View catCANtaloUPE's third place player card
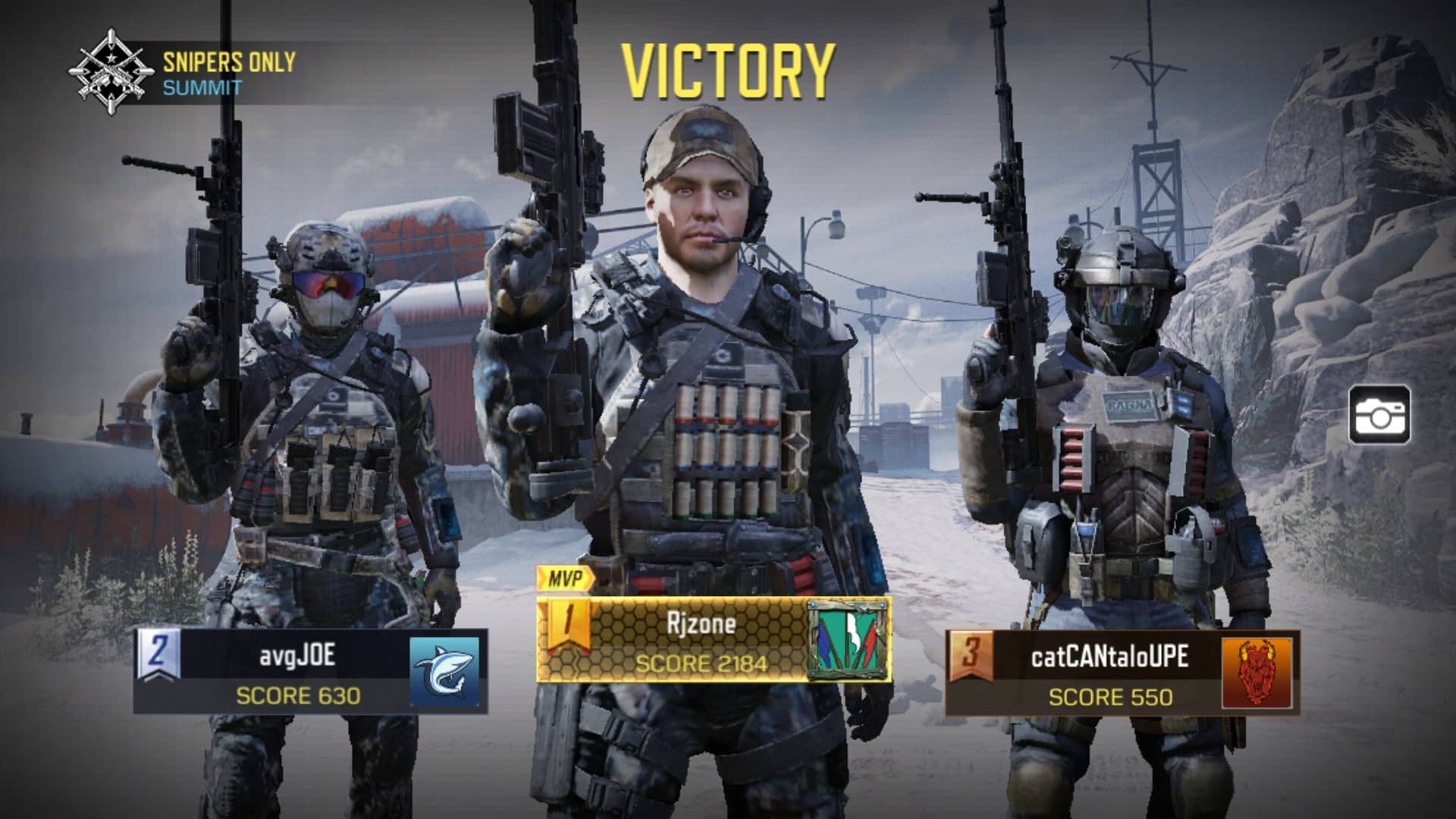This screenshot has height=819, width=1456. tap(1109, 673)
